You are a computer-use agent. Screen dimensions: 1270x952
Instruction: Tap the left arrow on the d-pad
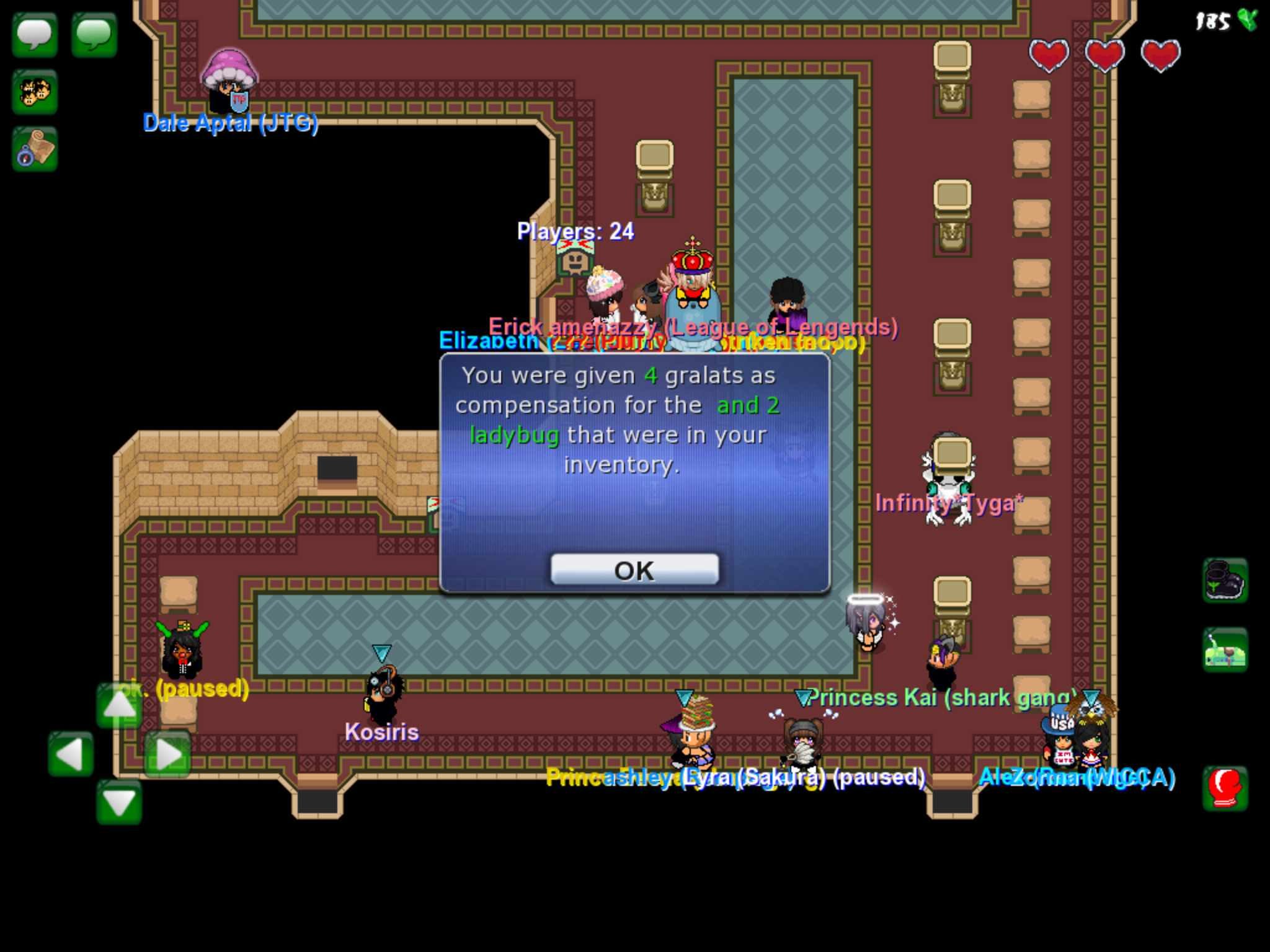click(71, 754)
